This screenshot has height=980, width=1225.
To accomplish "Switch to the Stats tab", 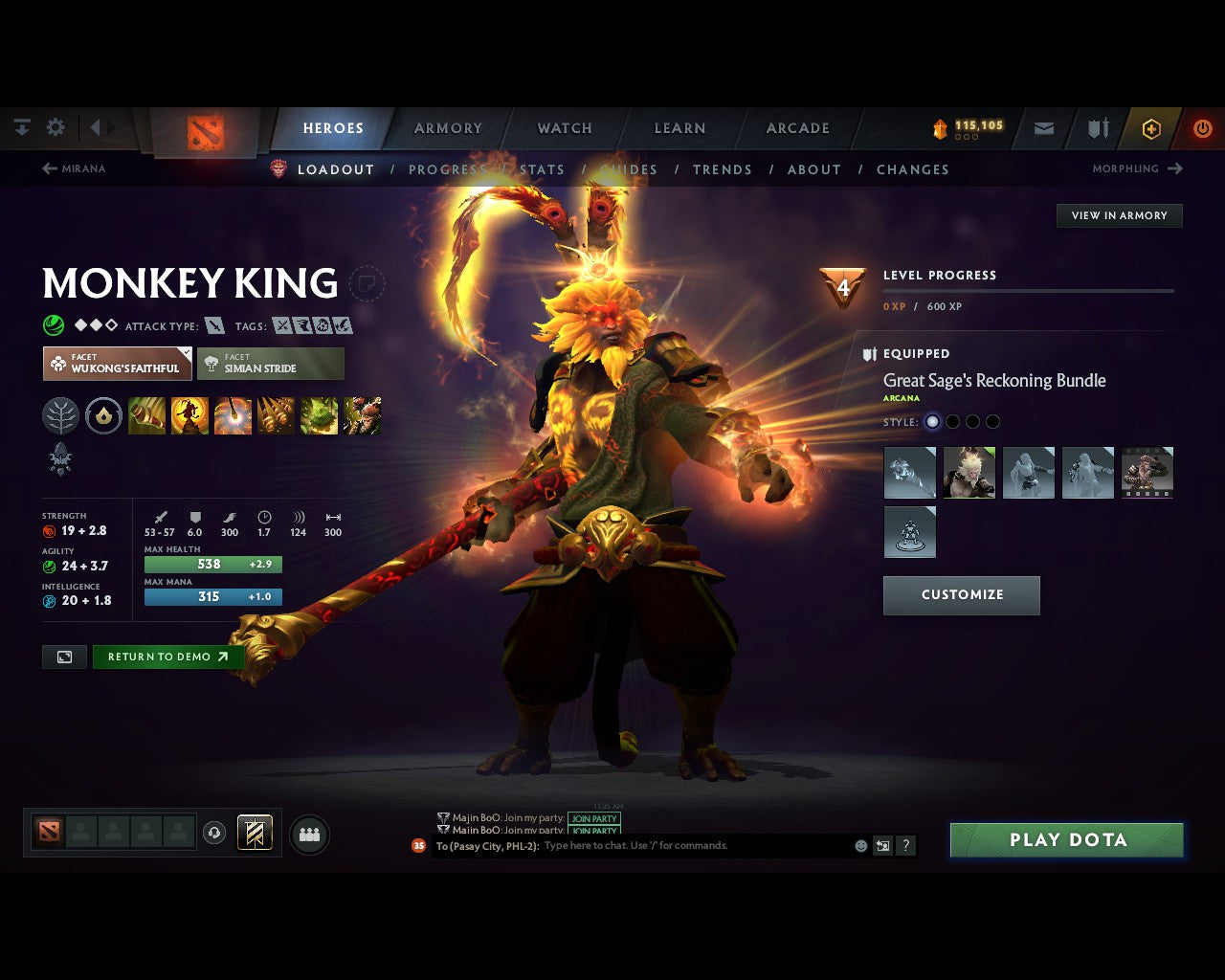I will [543, 169].
